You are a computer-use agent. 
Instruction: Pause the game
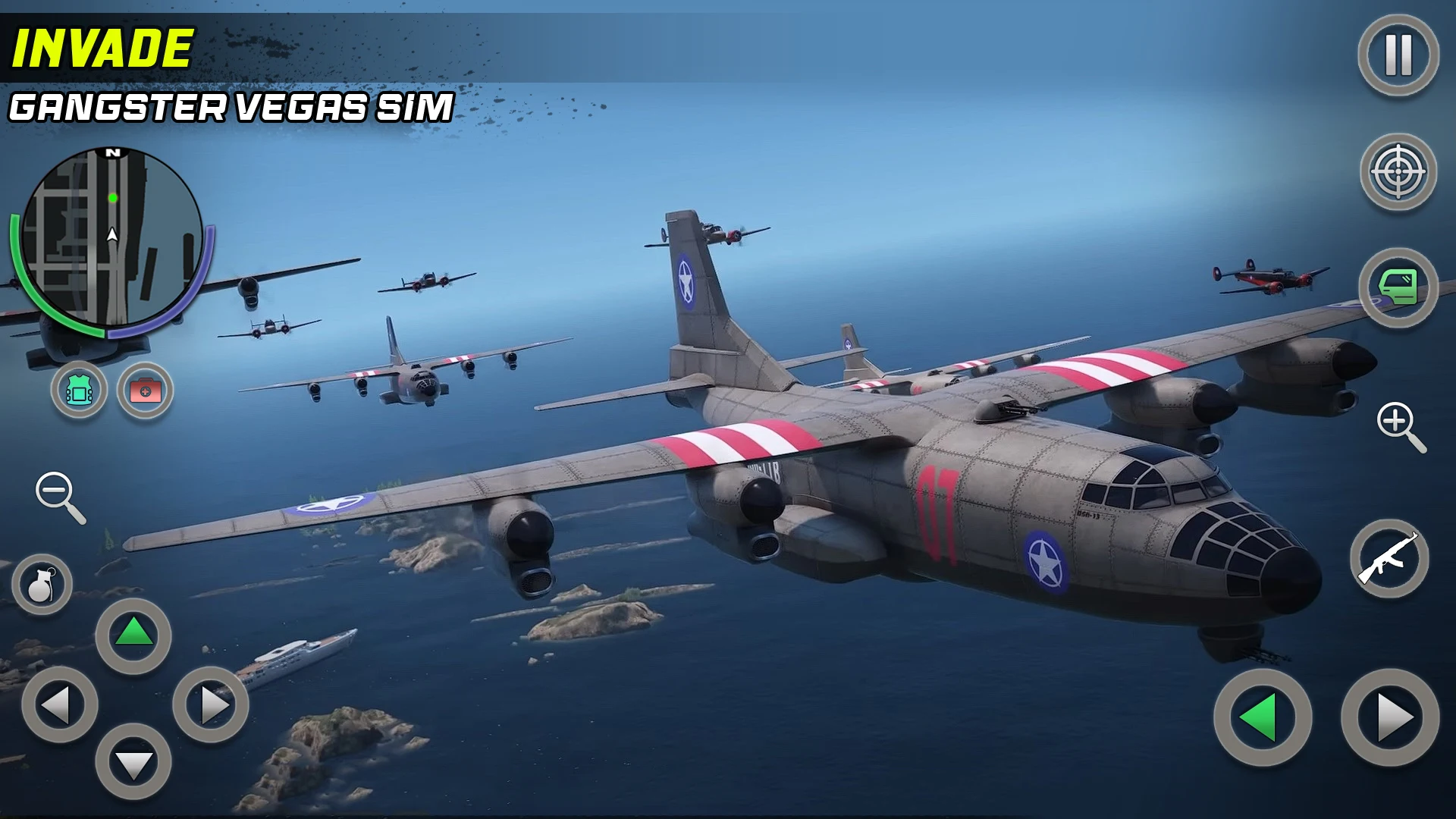[x=1398, y=55]
